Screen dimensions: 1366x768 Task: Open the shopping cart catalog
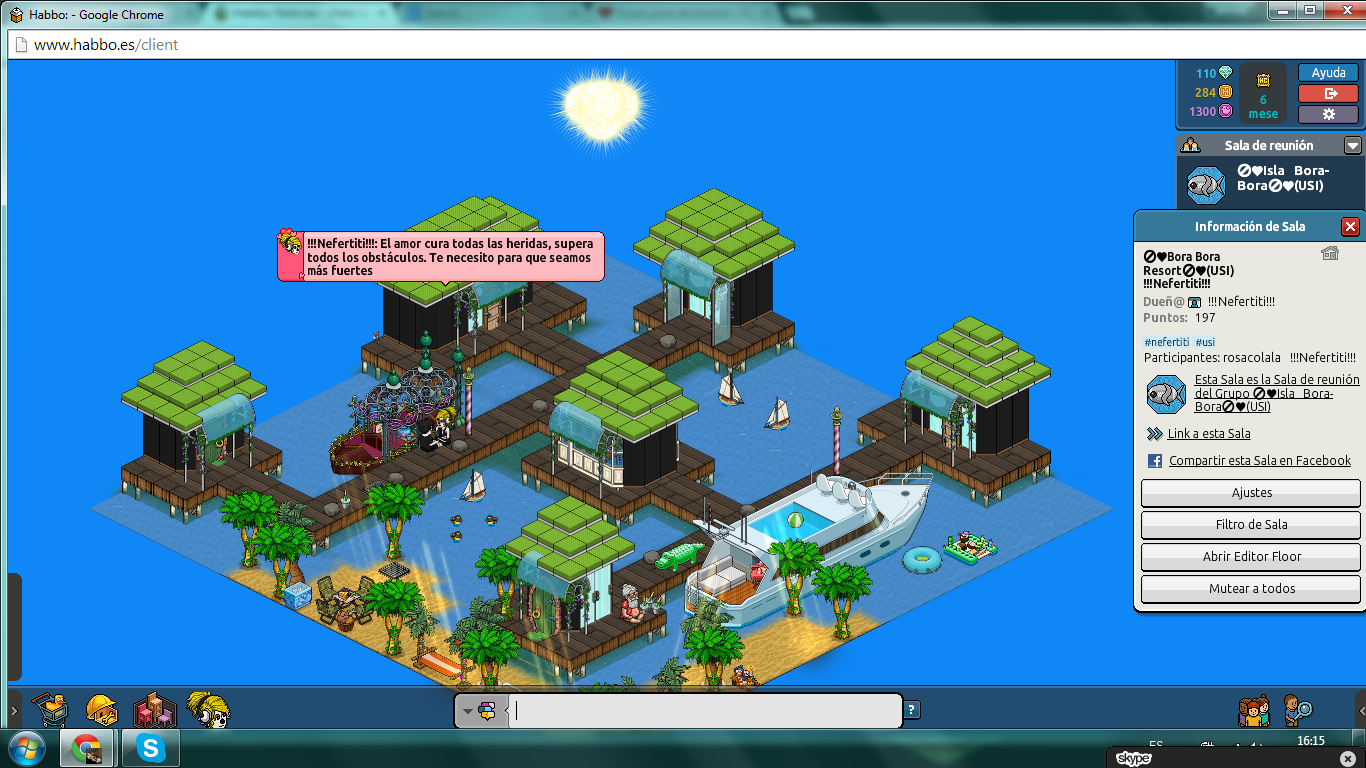tap(50, 710)
